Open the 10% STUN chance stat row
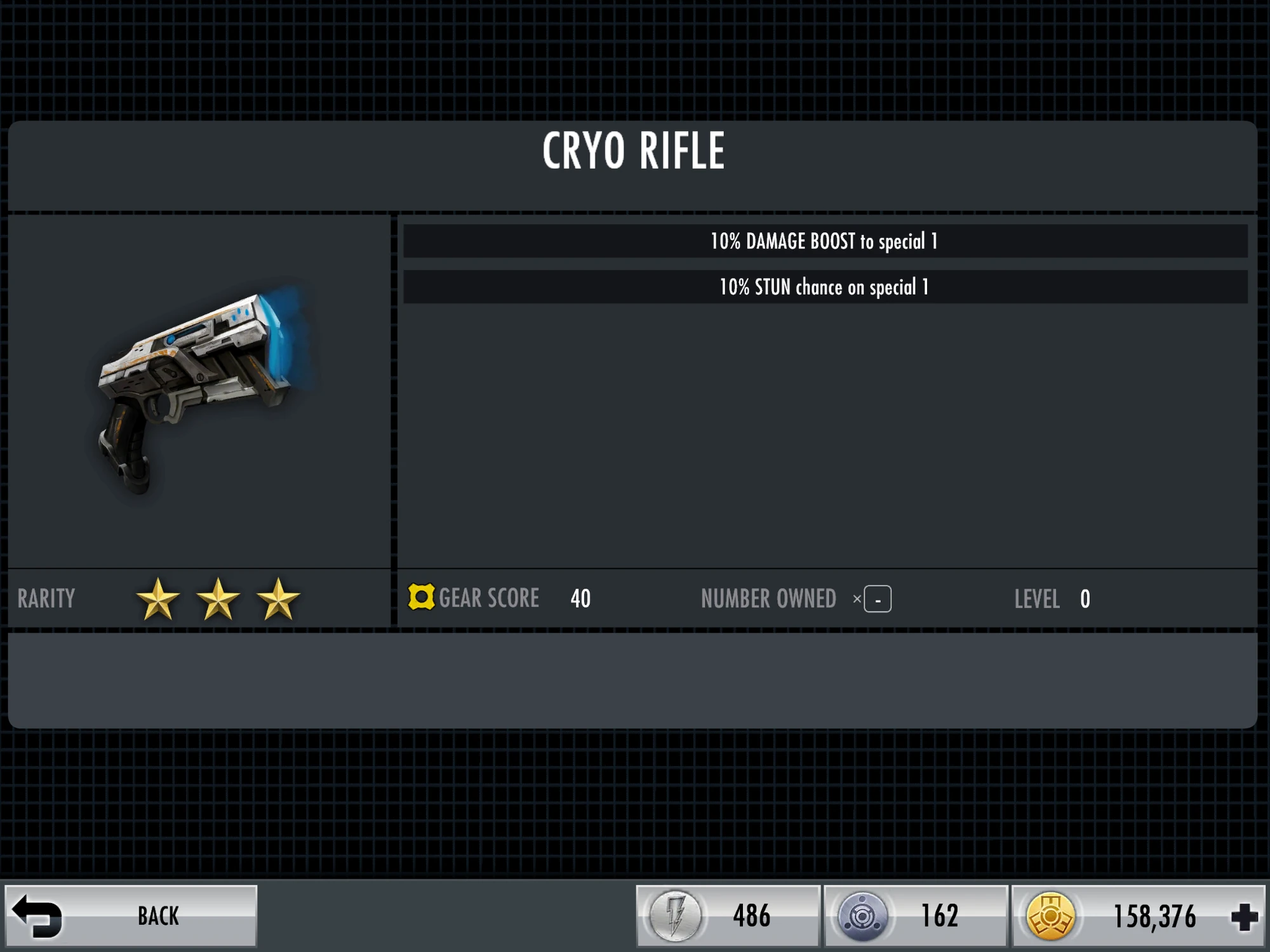 coord(824,287)
